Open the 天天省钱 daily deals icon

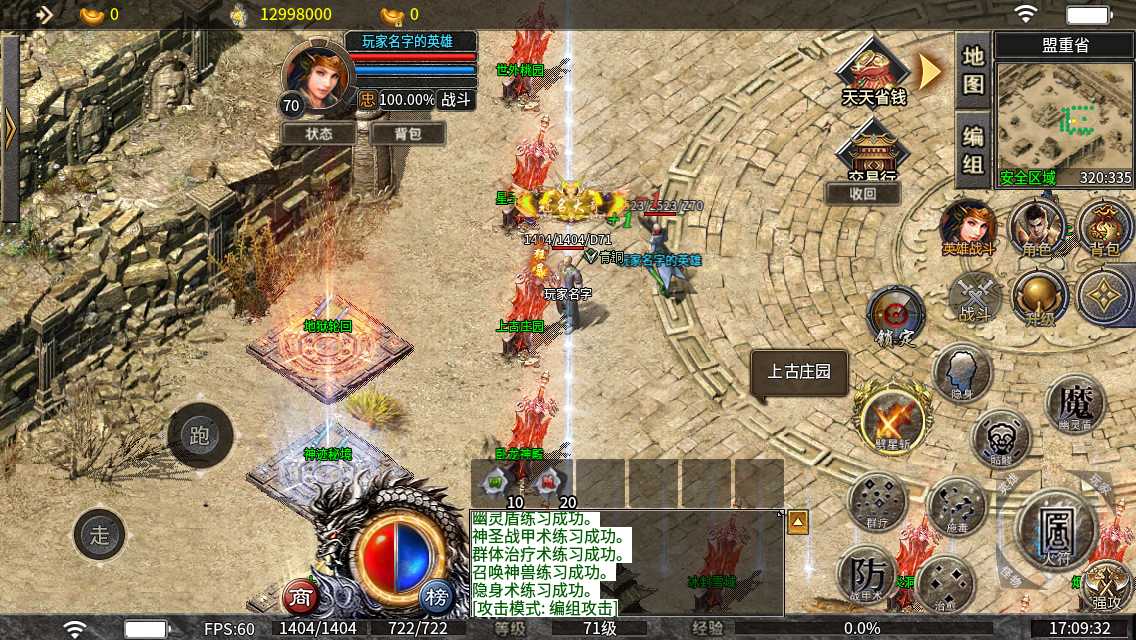pyautogui.click(x=873, y=75)
